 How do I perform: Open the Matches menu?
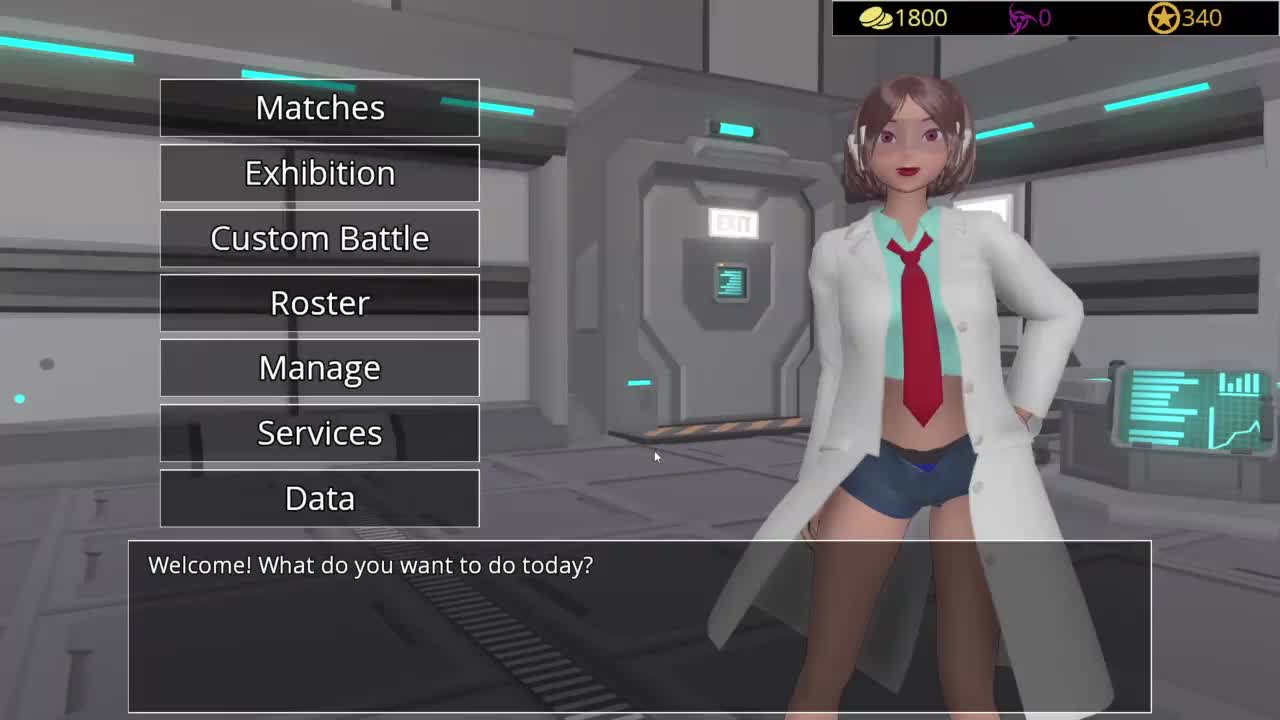pyautogui.click(x=320, y=108)
